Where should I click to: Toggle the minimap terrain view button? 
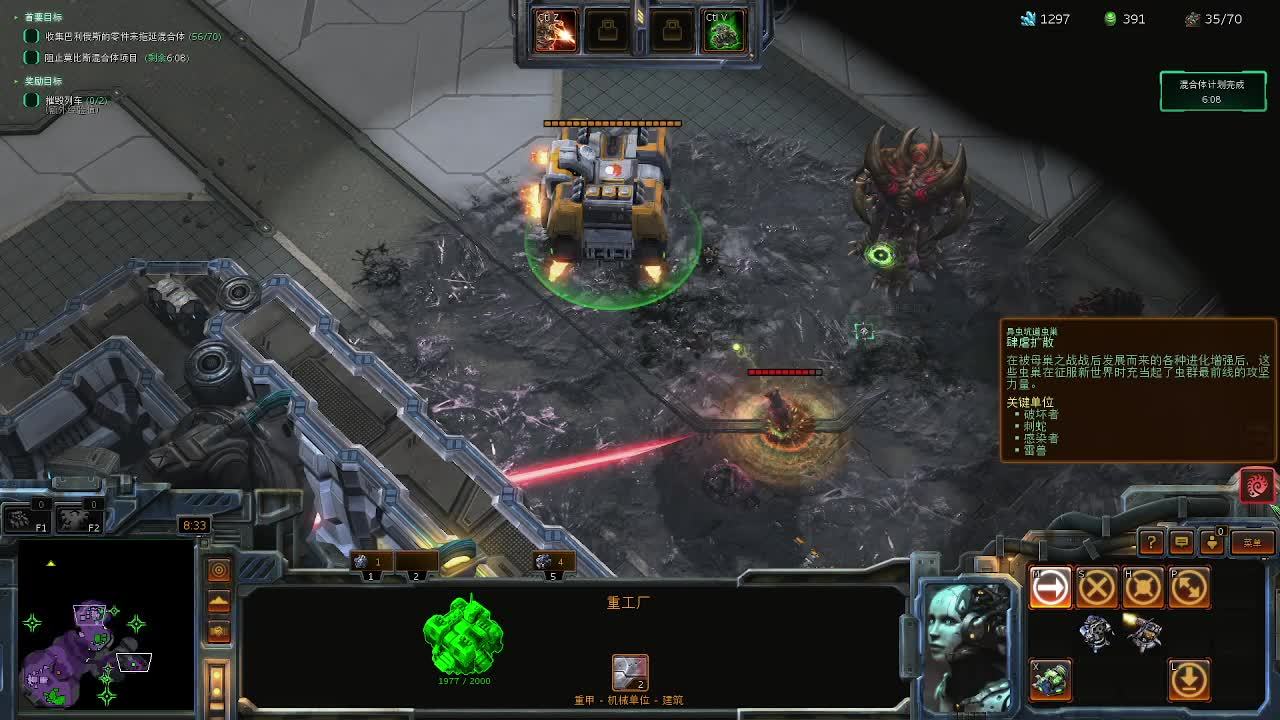pos(219,602)
